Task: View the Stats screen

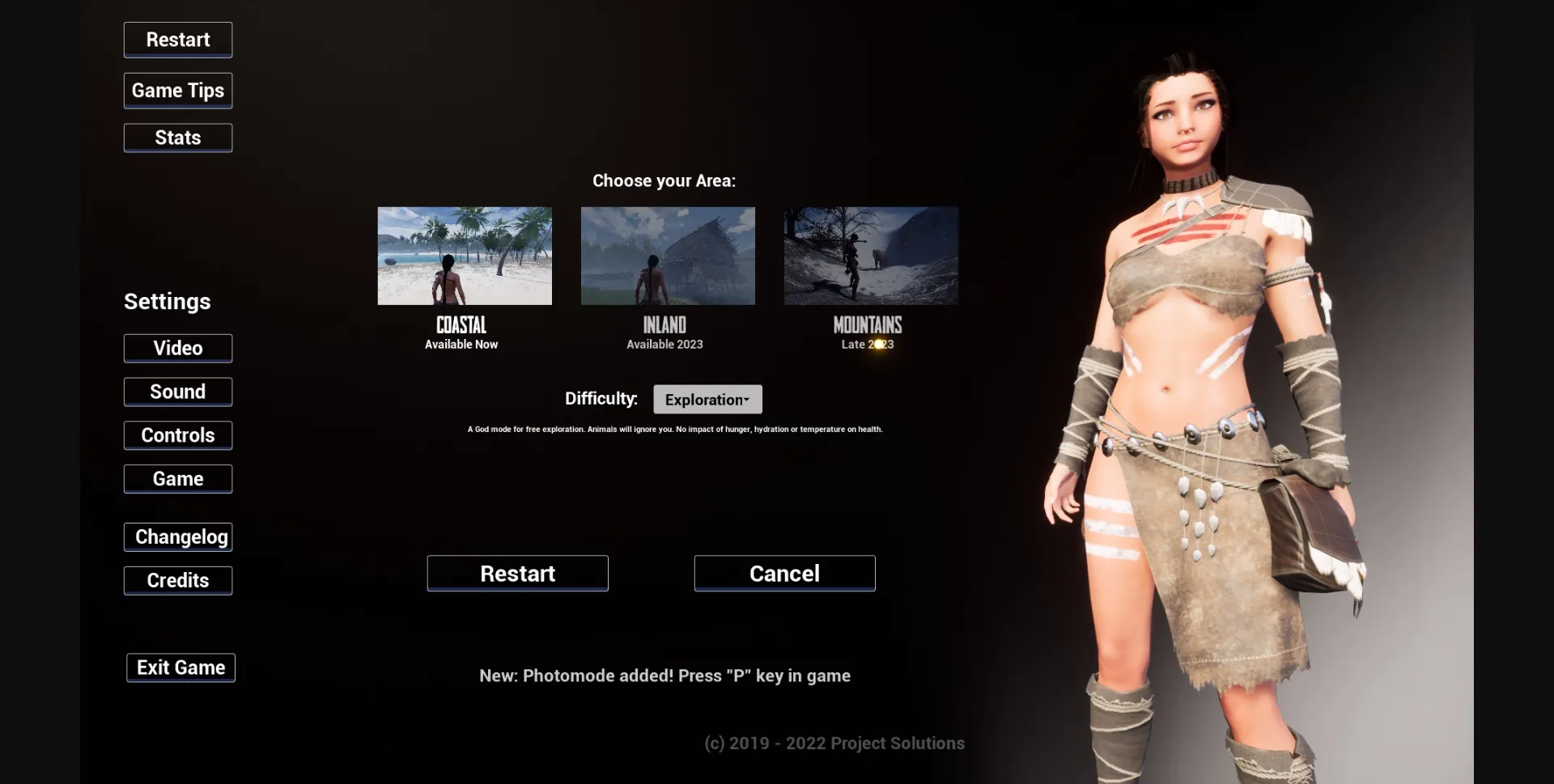Action: (x=177, y=138)
